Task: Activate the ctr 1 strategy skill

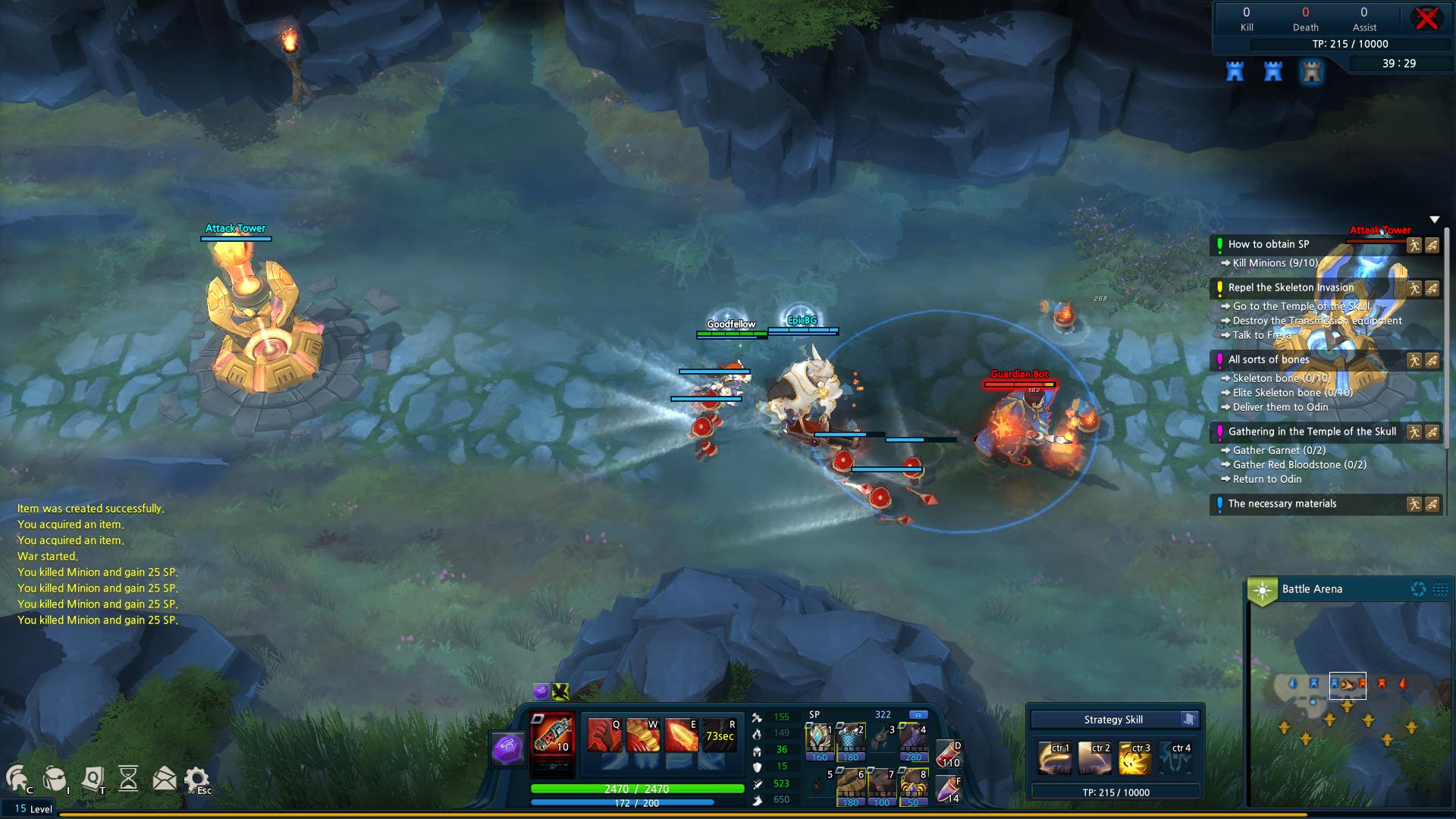Action: (1055, 758)
